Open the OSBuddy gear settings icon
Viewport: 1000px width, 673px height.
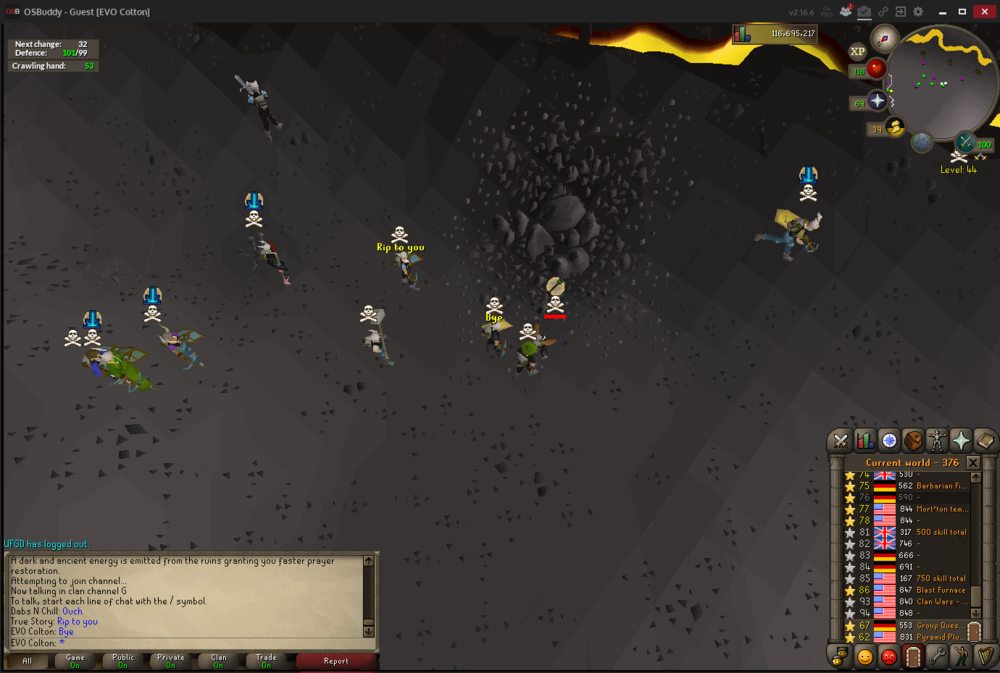pos(918,12)
